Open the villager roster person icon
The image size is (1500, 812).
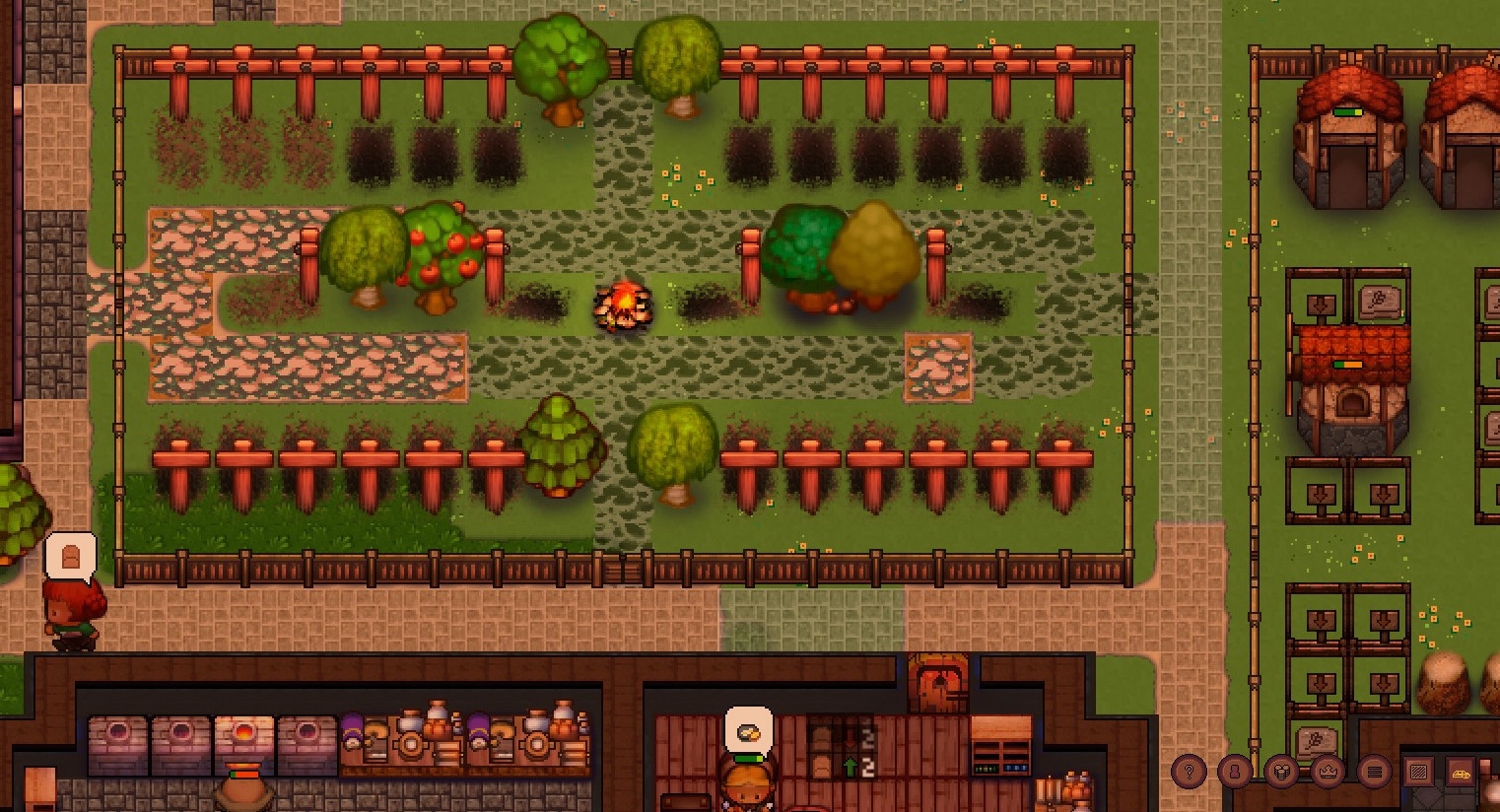(1234, 771)
